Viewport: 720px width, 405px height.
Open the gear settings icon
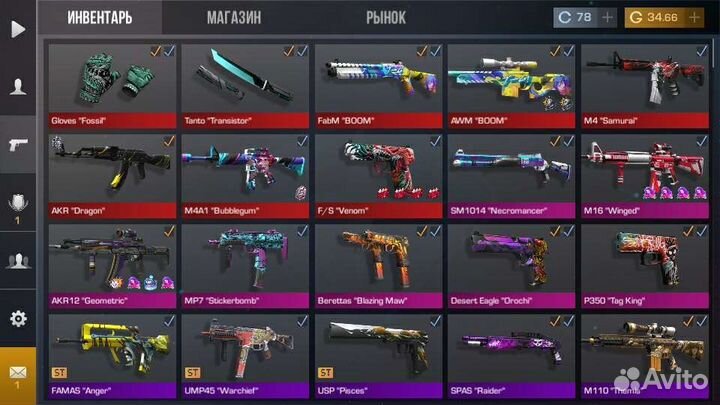click(x=18, y=319)
